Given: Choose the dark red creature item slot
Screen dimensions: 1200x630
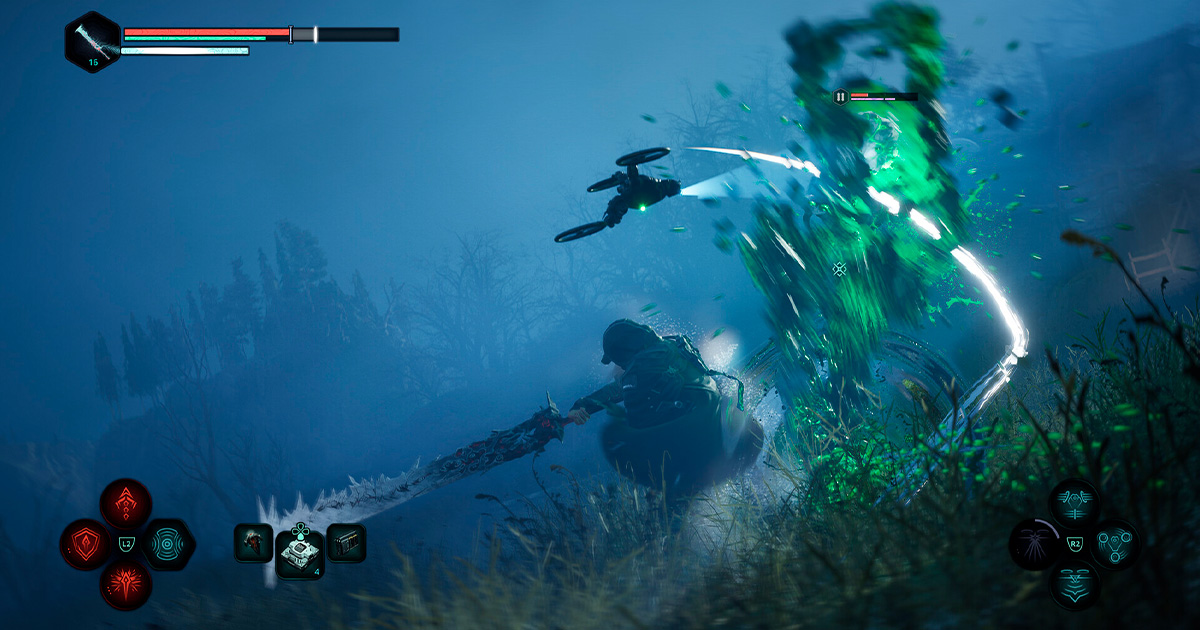Looking at the screenshot, I should point(253,543).
